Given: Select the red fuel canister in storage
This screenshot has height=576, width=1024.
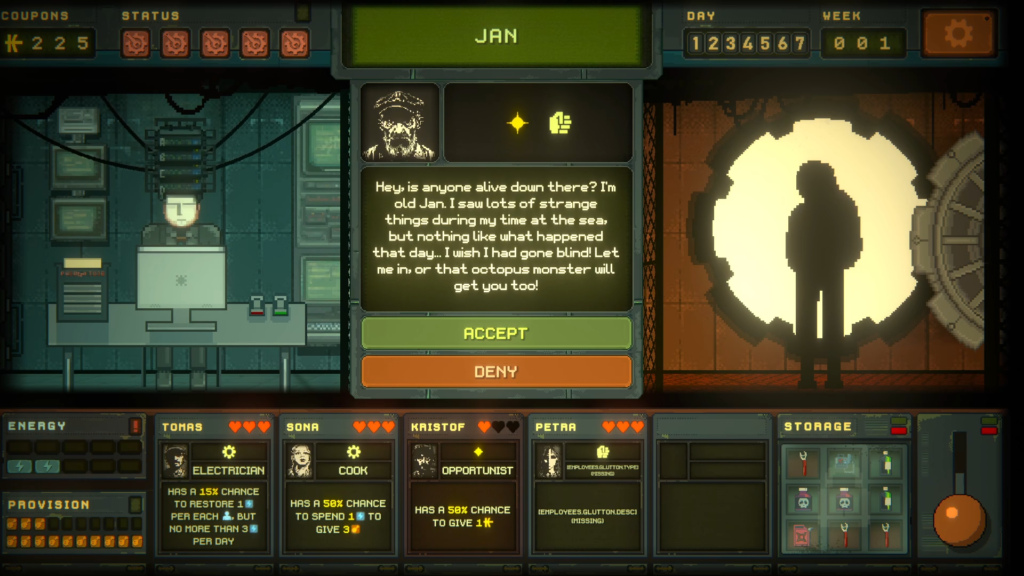Looking at the screenshot, I should (802, 535).
